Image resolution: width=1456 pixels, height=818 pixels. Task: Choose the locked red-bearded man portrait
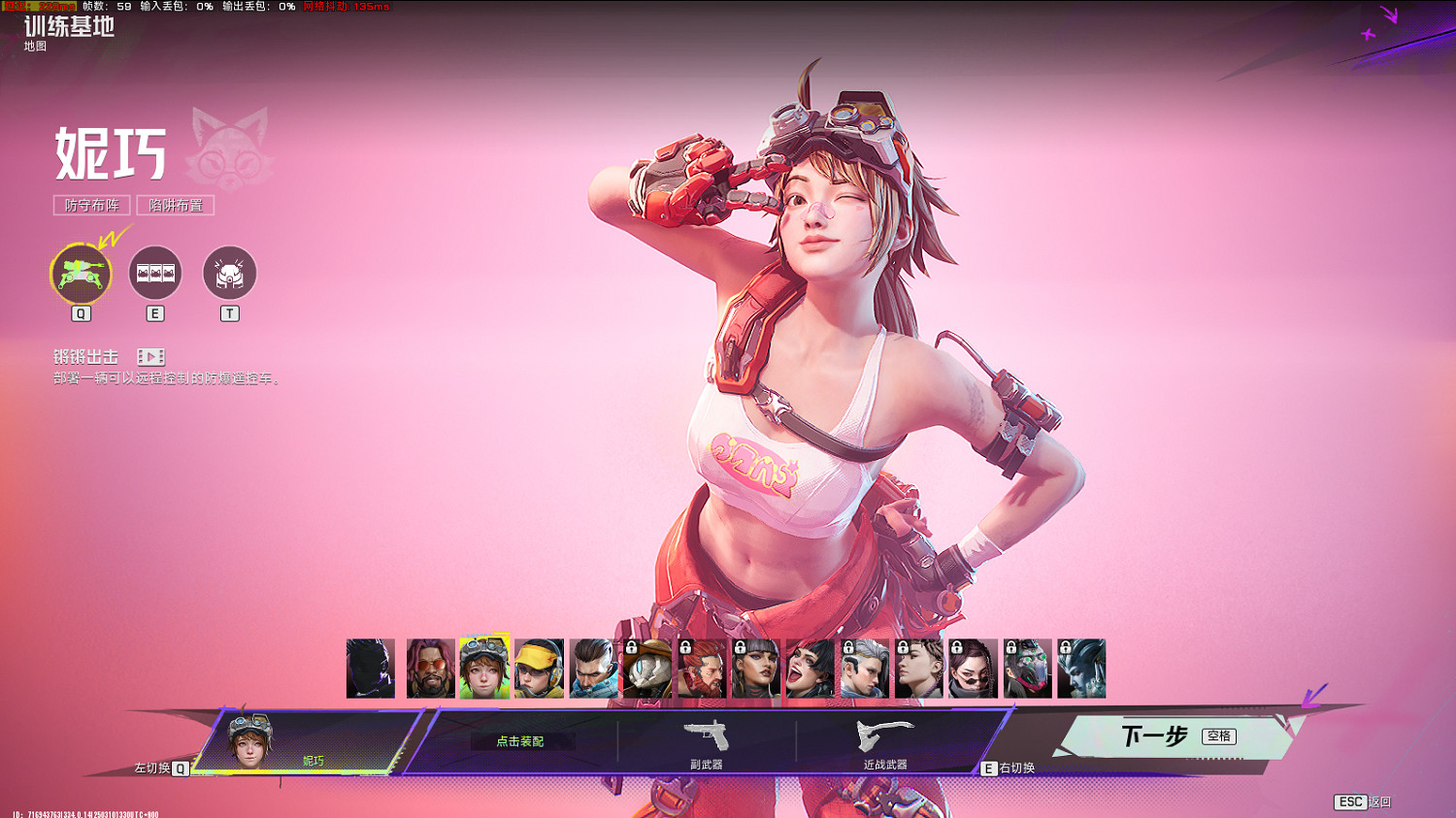702,669
